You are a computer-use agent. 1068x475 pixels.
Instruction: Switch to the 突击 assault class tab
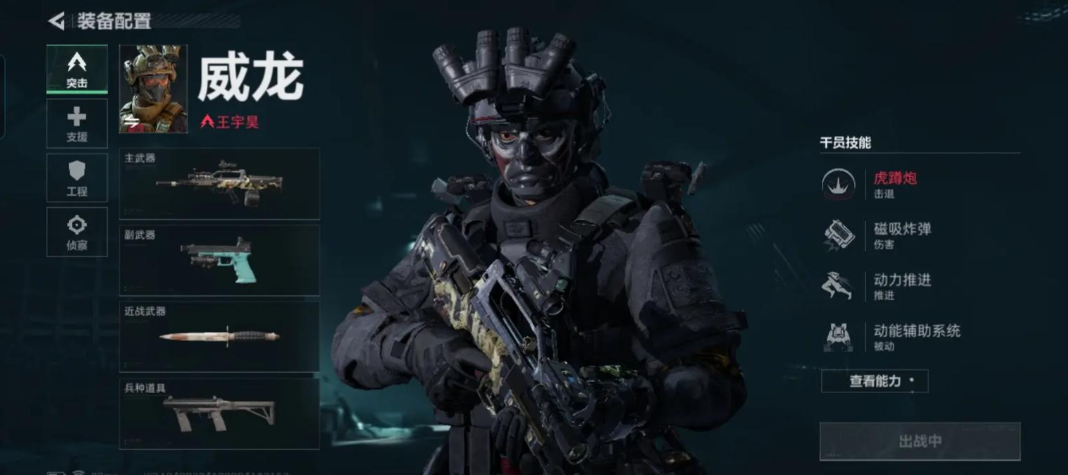[x=77, y=69]
